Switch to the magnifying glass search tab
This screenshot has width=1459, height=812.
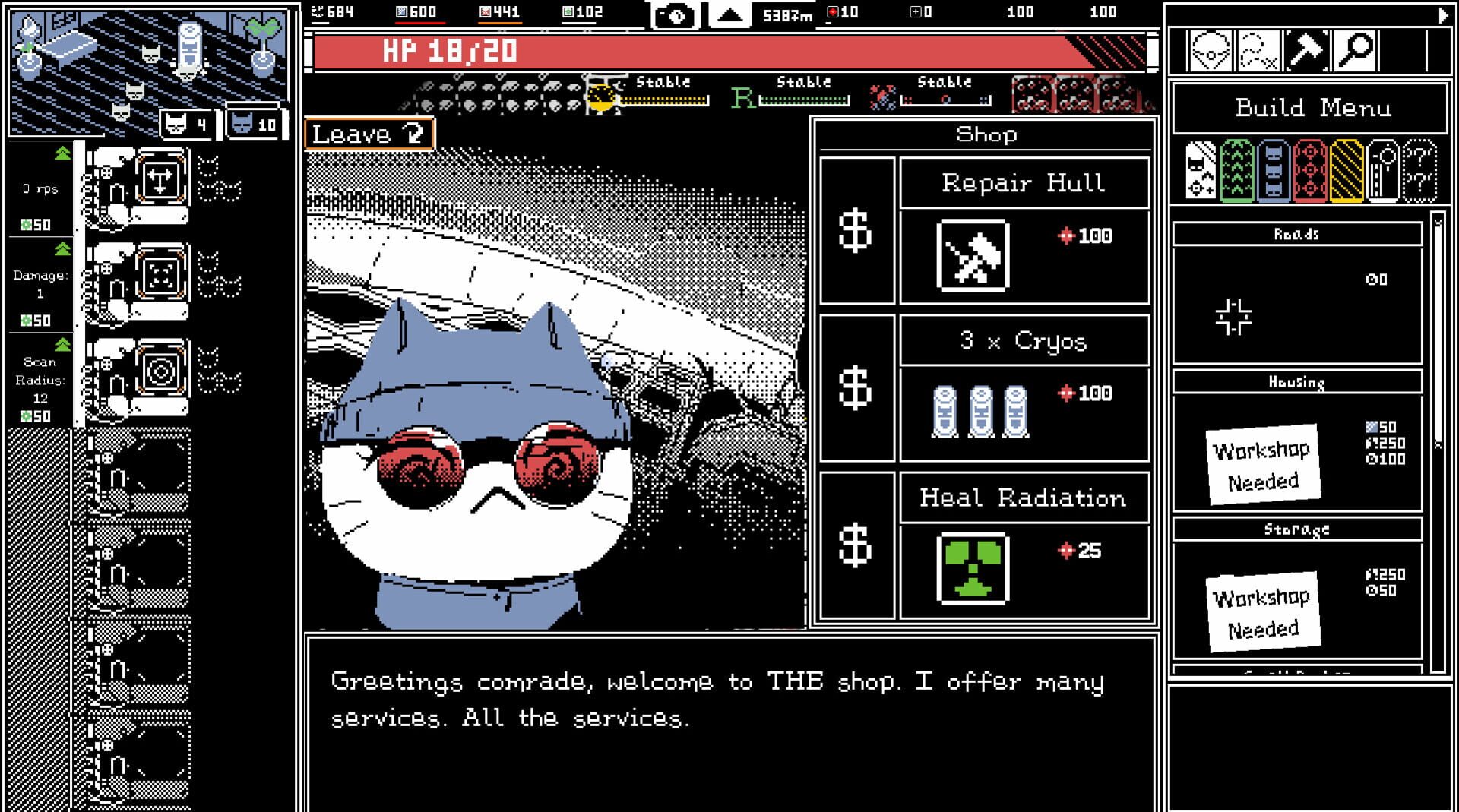[x=1353, y=51]
